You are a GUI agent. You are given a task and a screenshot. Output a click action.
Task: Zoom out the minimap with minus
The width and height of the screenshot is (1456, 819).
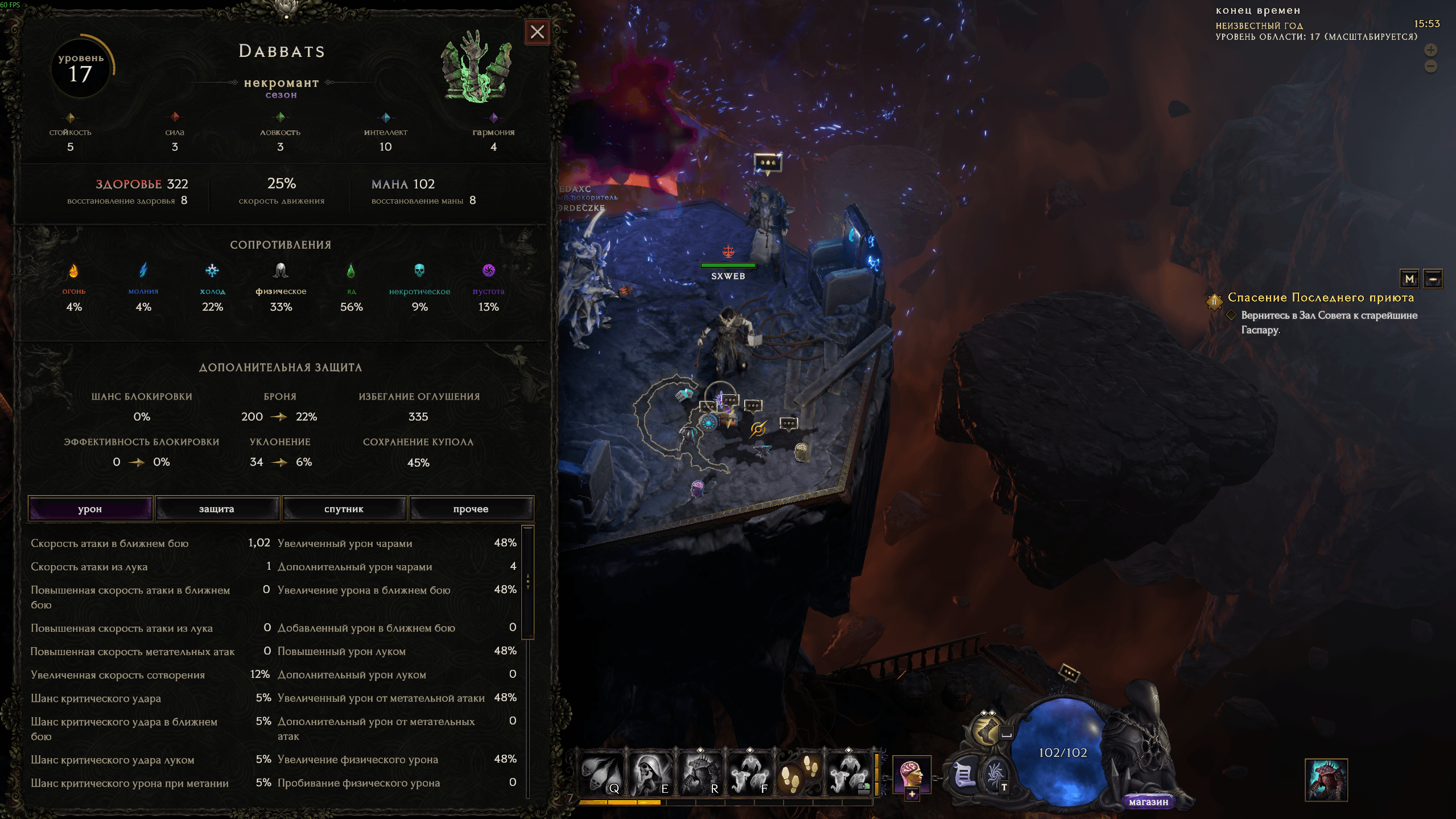tap(1430, 67)
